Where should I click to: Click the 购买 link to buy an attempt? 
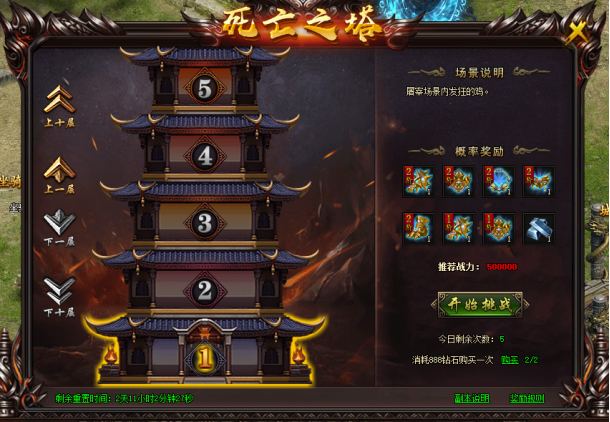(509, 359)
